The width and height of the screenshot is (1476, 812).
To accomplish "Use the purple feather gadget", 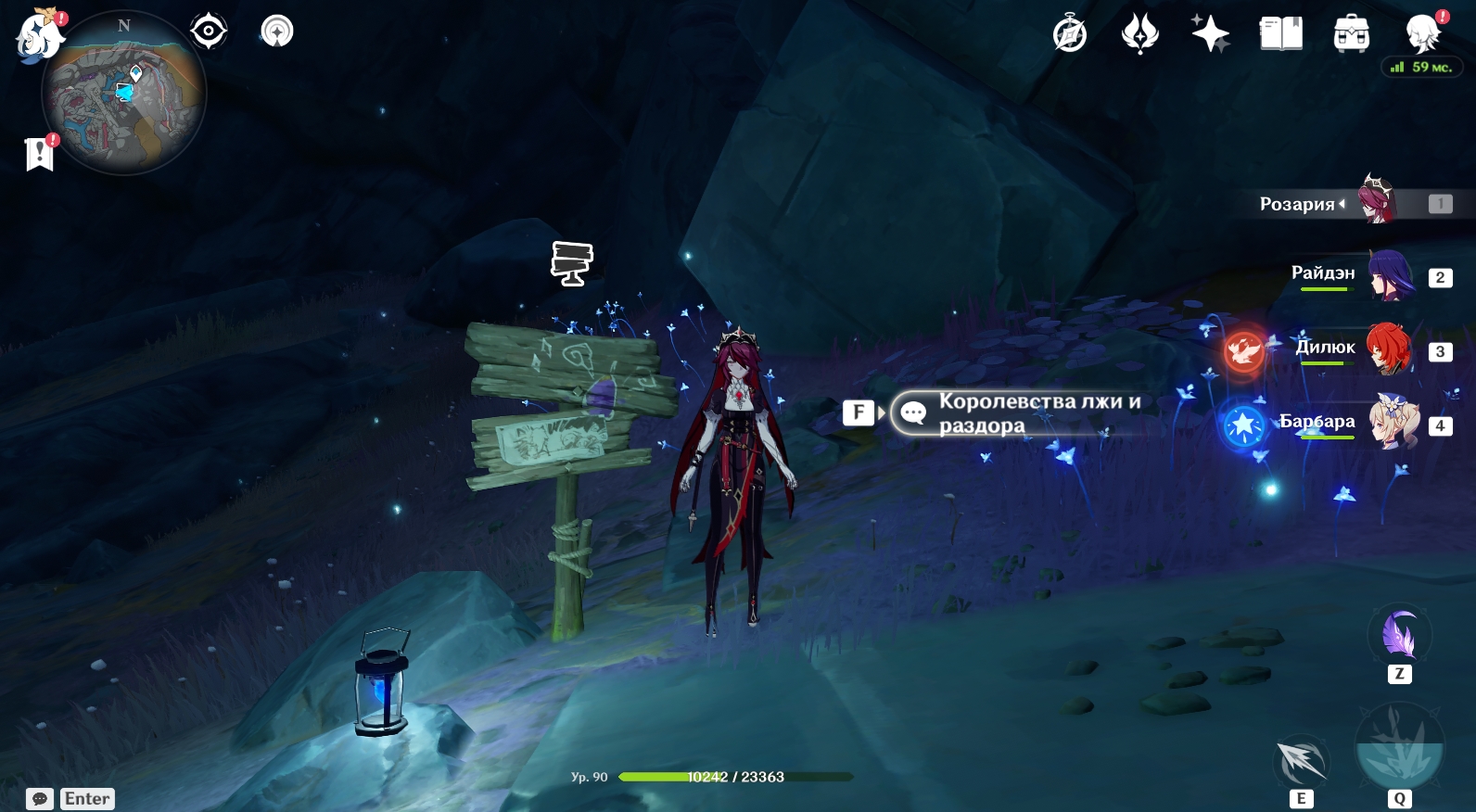I will pyautogui.click(x=1399, y=637).
